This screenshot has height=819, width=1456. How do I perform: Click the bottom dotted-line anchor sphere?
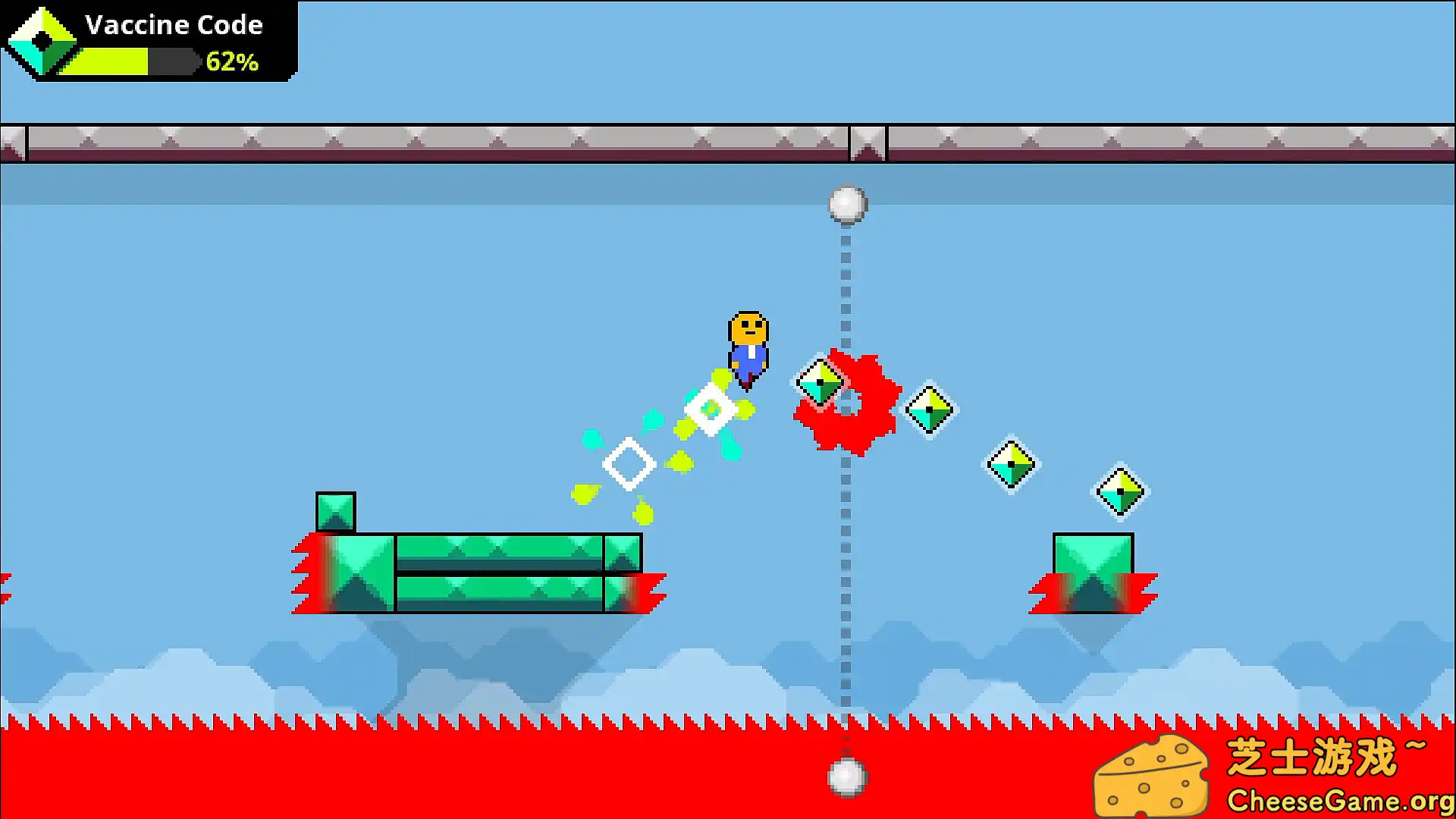[847, 779]
